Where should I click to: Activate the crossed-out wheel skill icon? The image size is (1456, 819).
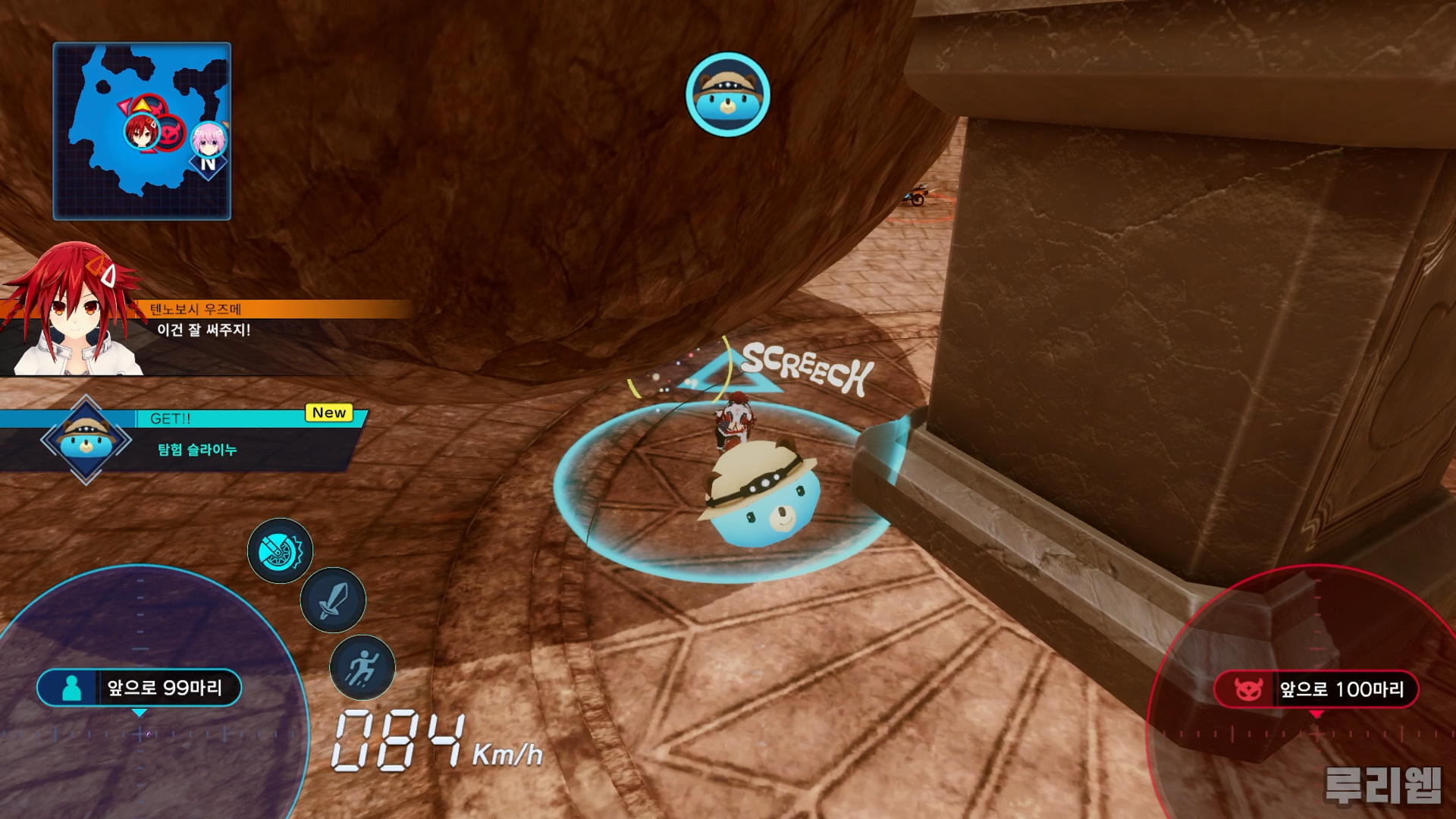[280, 551]
